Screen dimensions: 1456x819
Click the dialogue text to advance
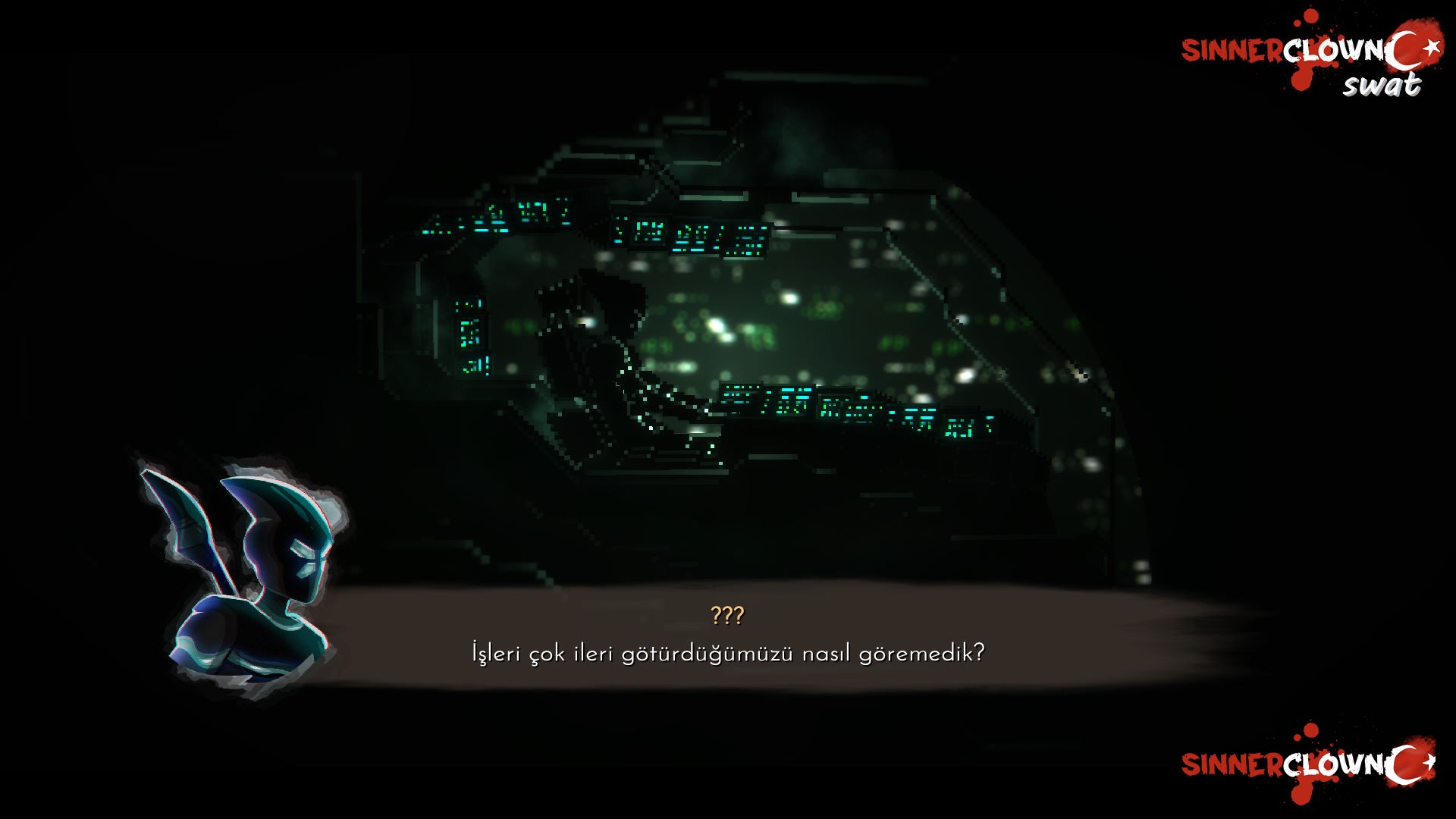point(726,651)
